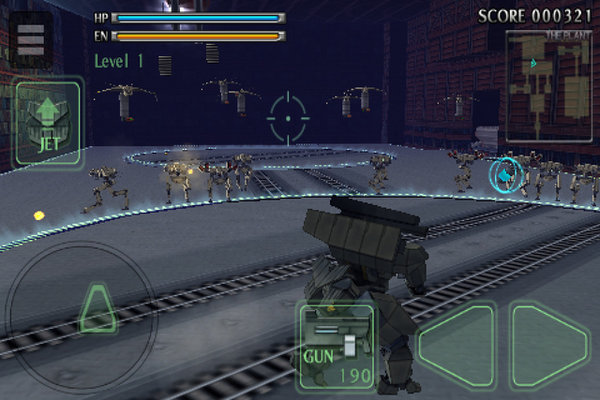
Task: Open the hamburger pause menu
Action: (32, 39)
